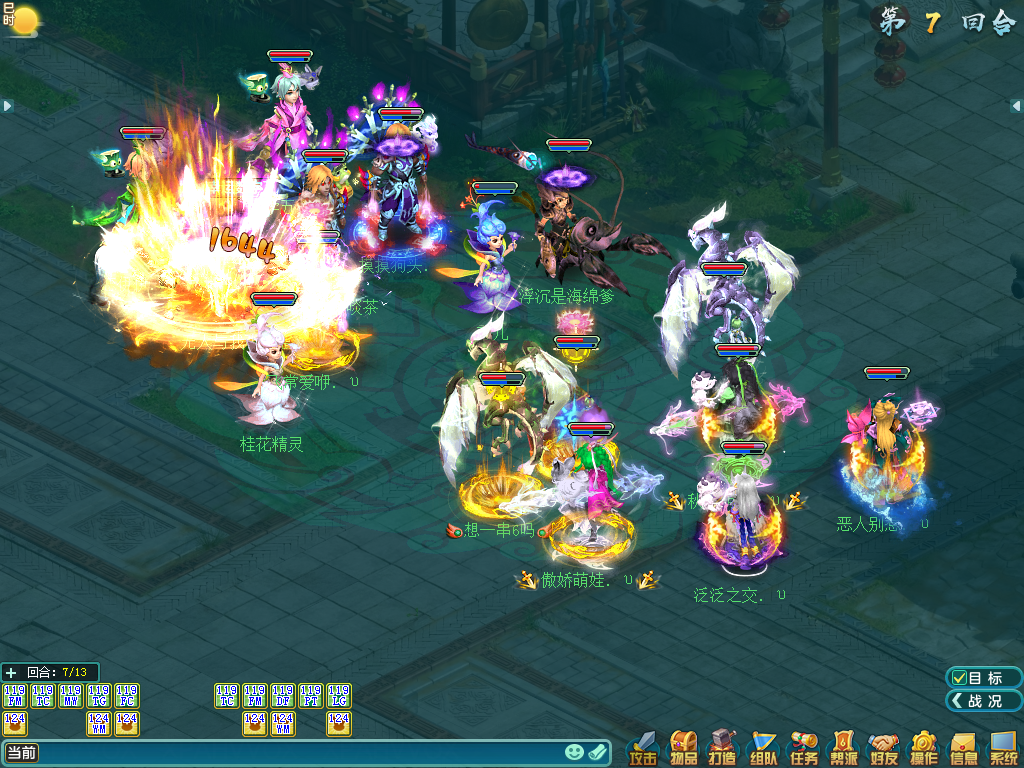This screenshot has height=768, width=1024.
Task: Open the 信息 (Messages) envelope
Action: (x=963, y=748)
